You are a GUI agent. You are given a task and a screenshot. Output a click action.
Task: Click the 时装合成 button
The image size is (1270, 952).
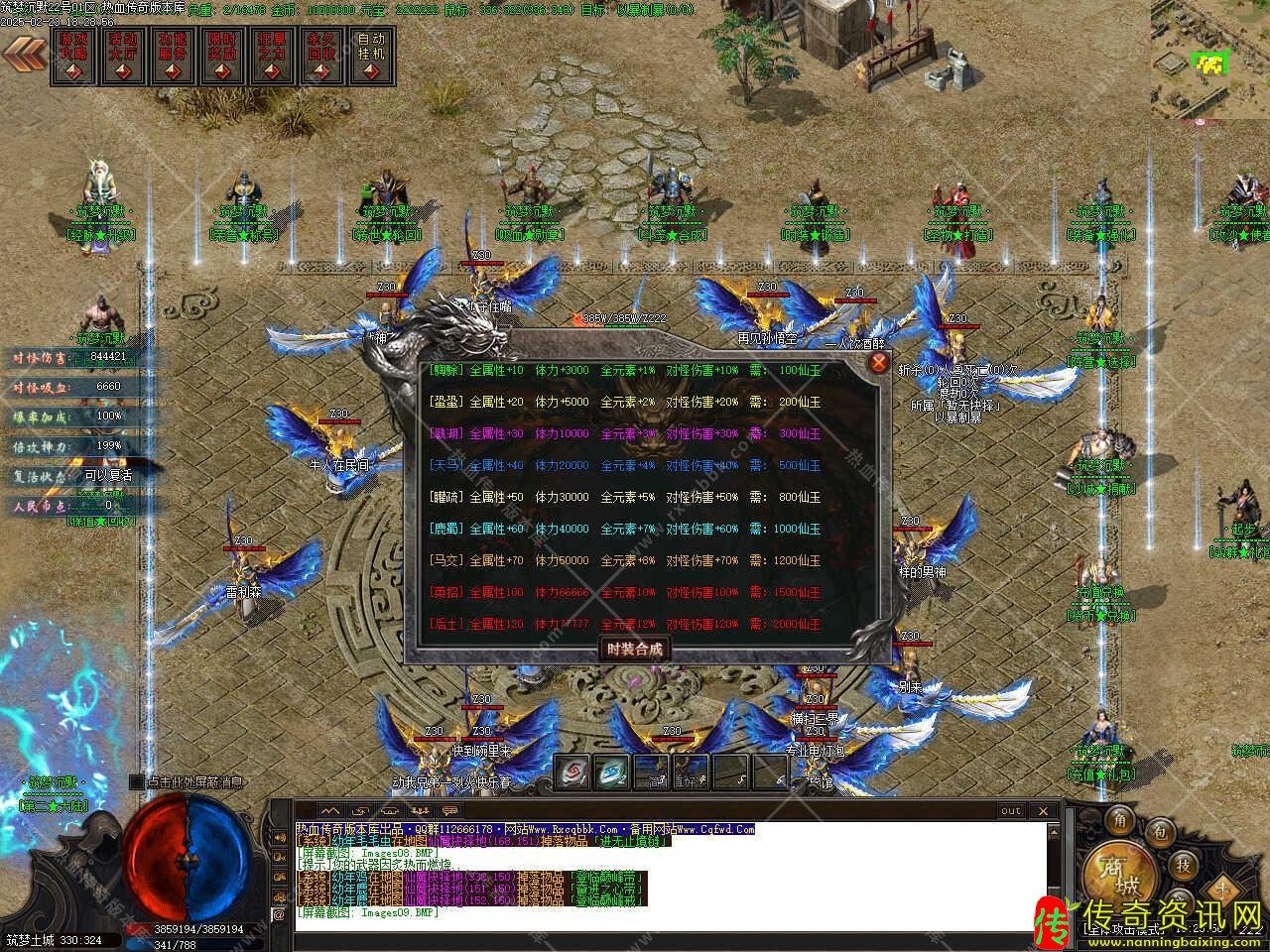[633, 650]
